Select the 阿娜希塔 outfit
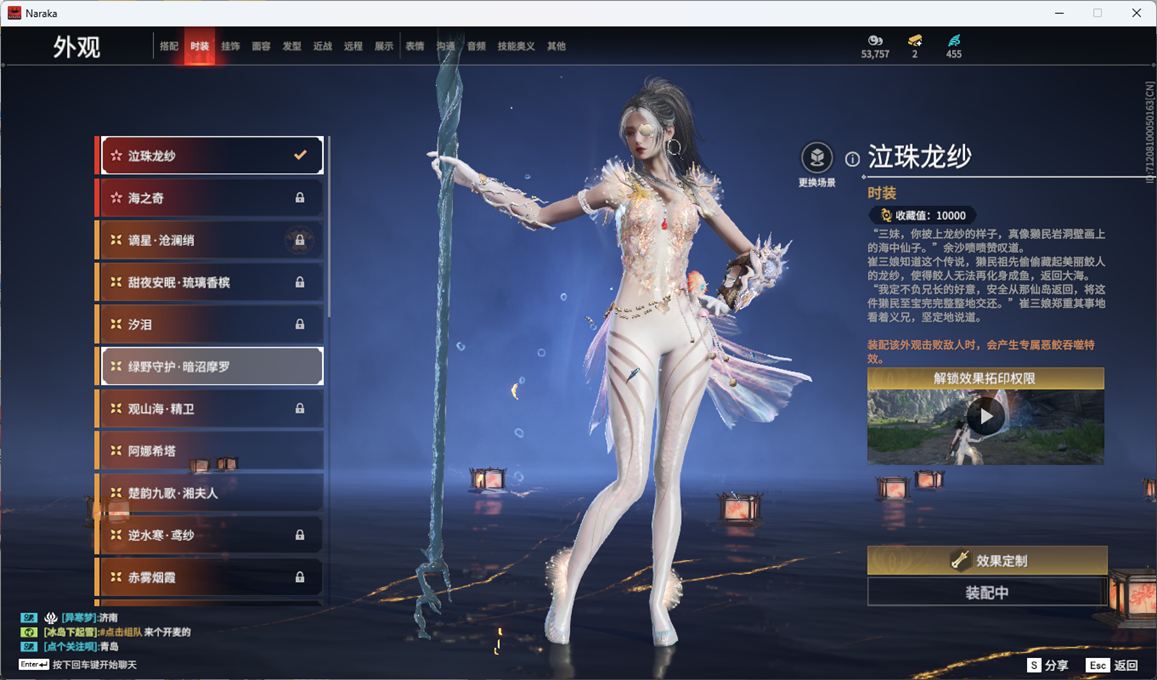 point(211,451)
